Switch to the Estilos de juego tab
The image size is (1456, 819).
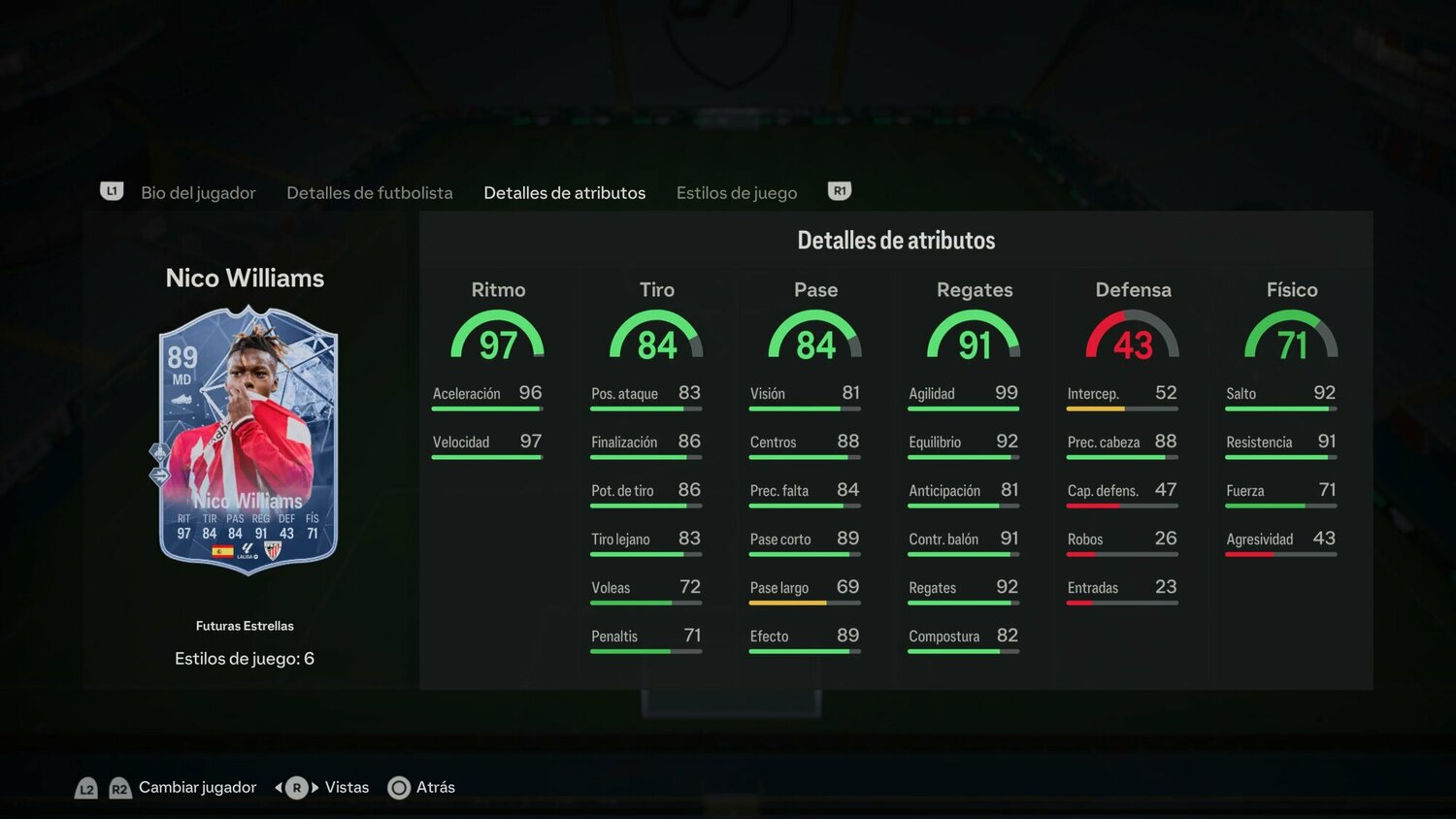737,192
